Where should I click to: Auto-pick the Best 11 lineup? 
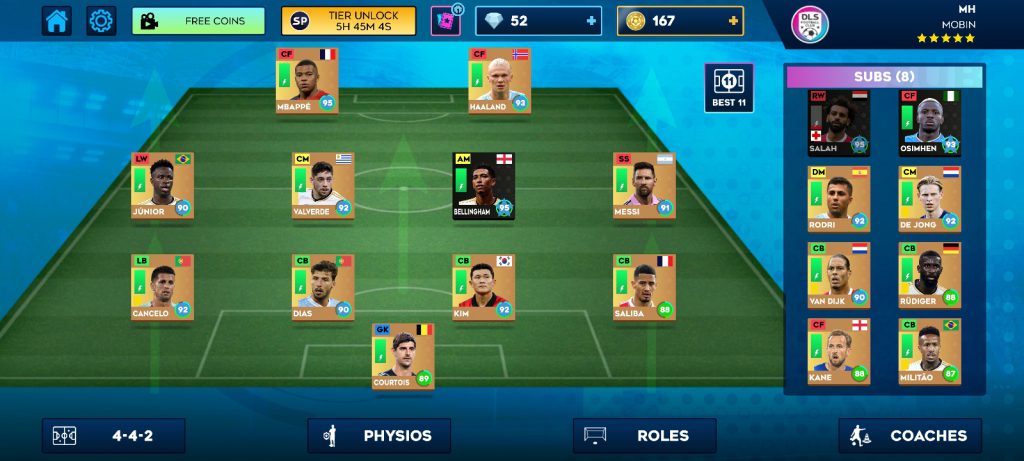pyautogui.click(x=729, y=88)
